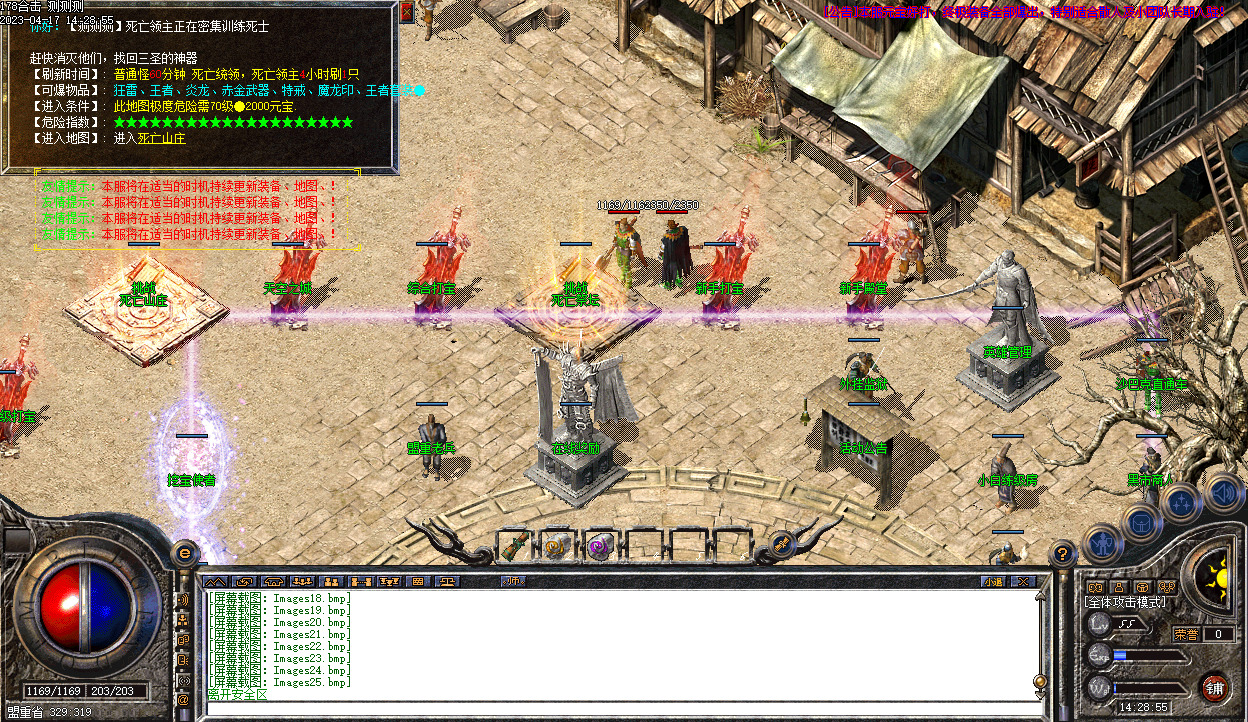Image resolution: width=1248 pixels, height=722 pixels.
Task: Click the 师 master button on the chat bar
Action: pyautogui.click(x=513, y=581)
